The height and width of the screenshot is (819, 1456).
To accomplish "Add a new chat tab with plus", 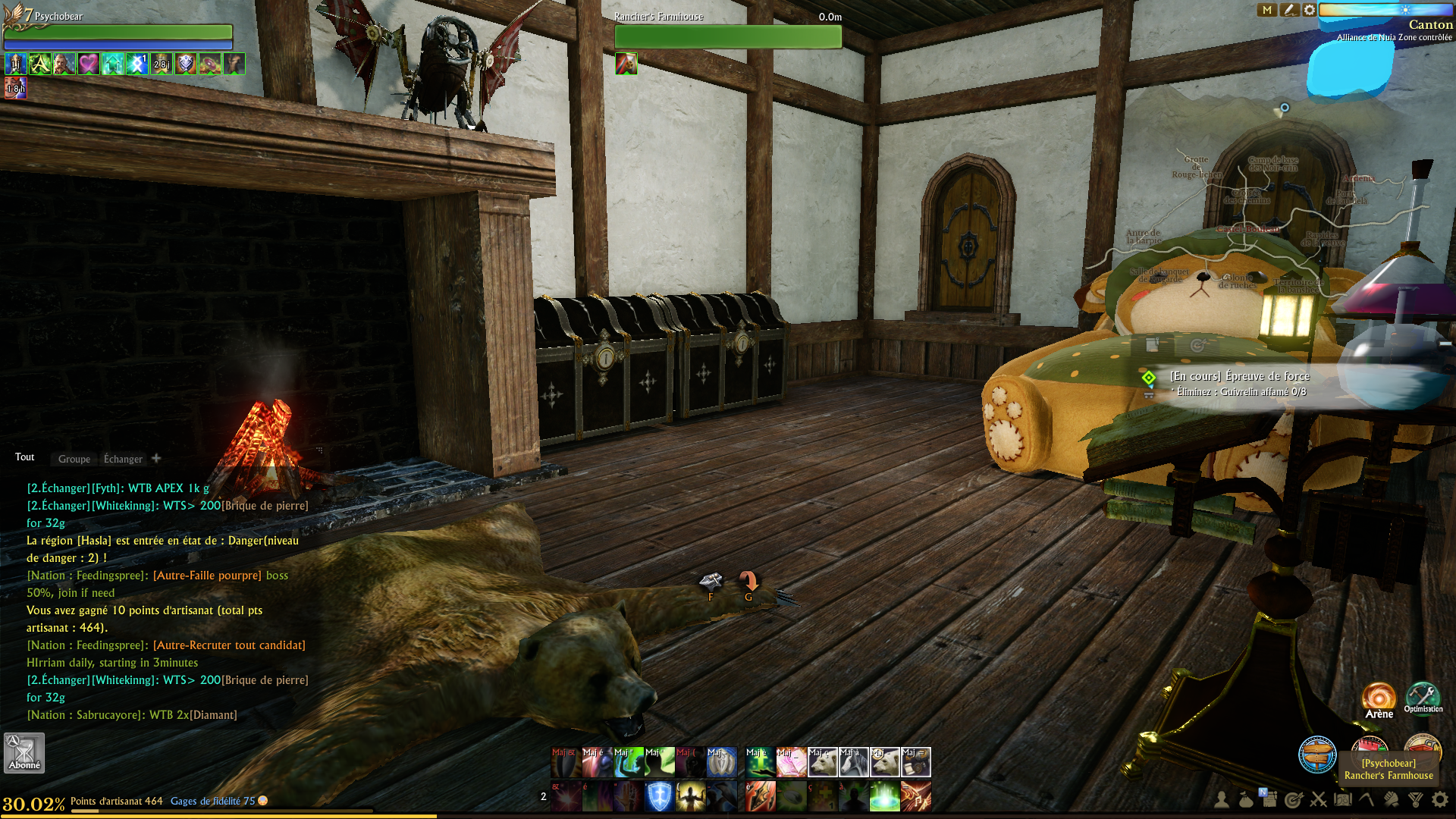I will click(x=156, y=458).
